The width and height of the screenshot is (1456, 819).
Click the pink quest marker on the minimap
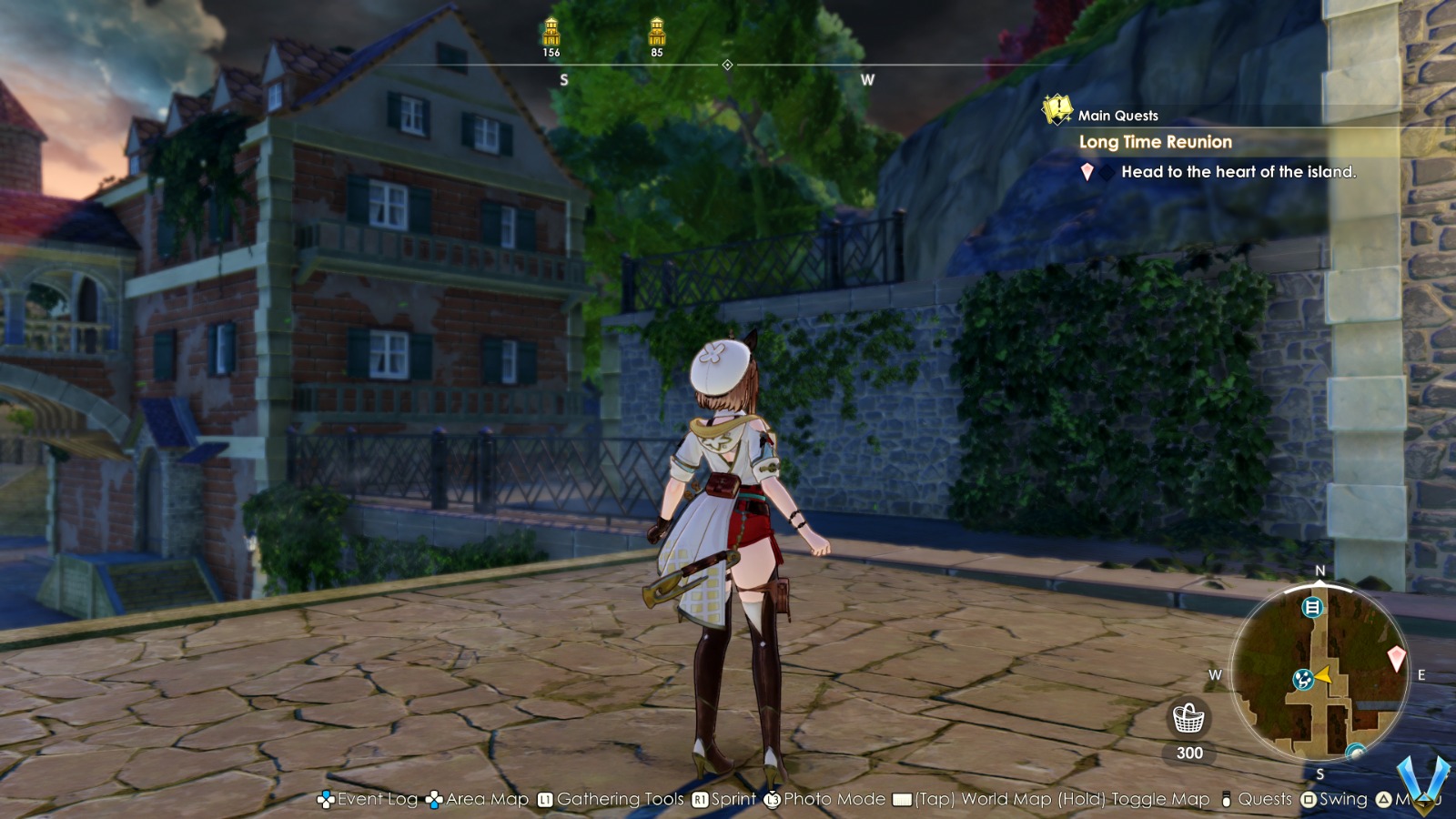[x=1397, y=658]
